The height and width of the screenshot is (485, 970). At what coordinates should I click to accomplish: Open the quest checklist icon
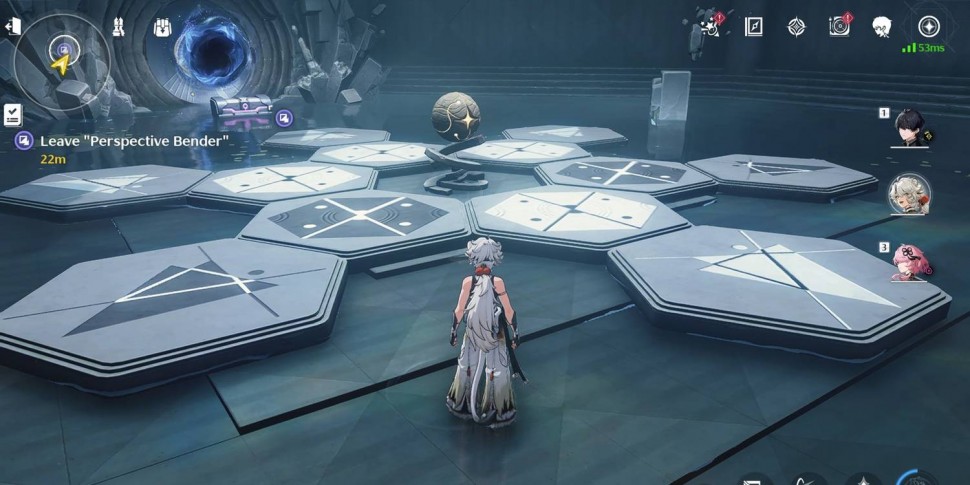tap(13, 114)
